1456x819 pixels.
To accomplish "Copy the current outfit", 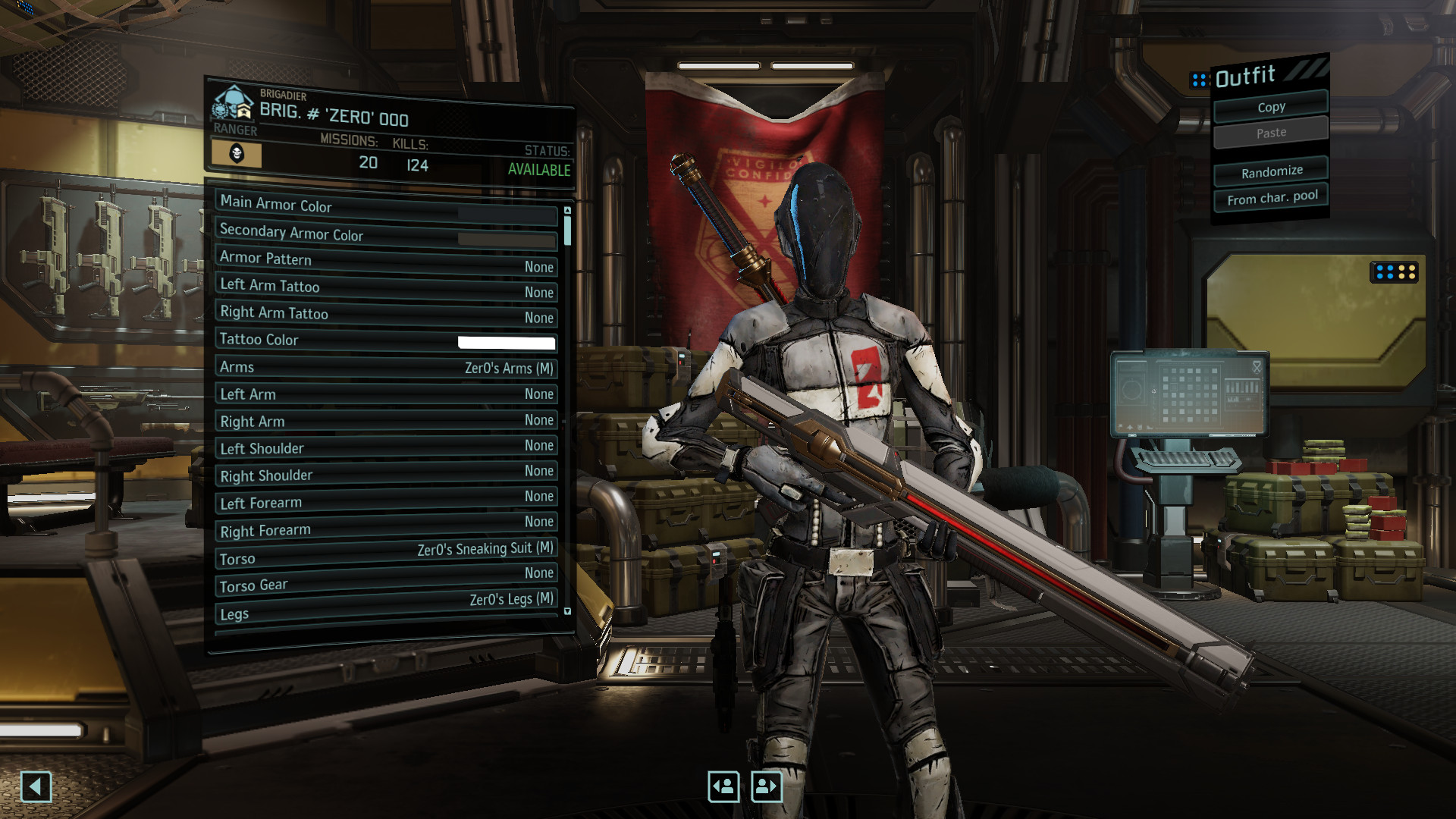I will pos(1271,107).
